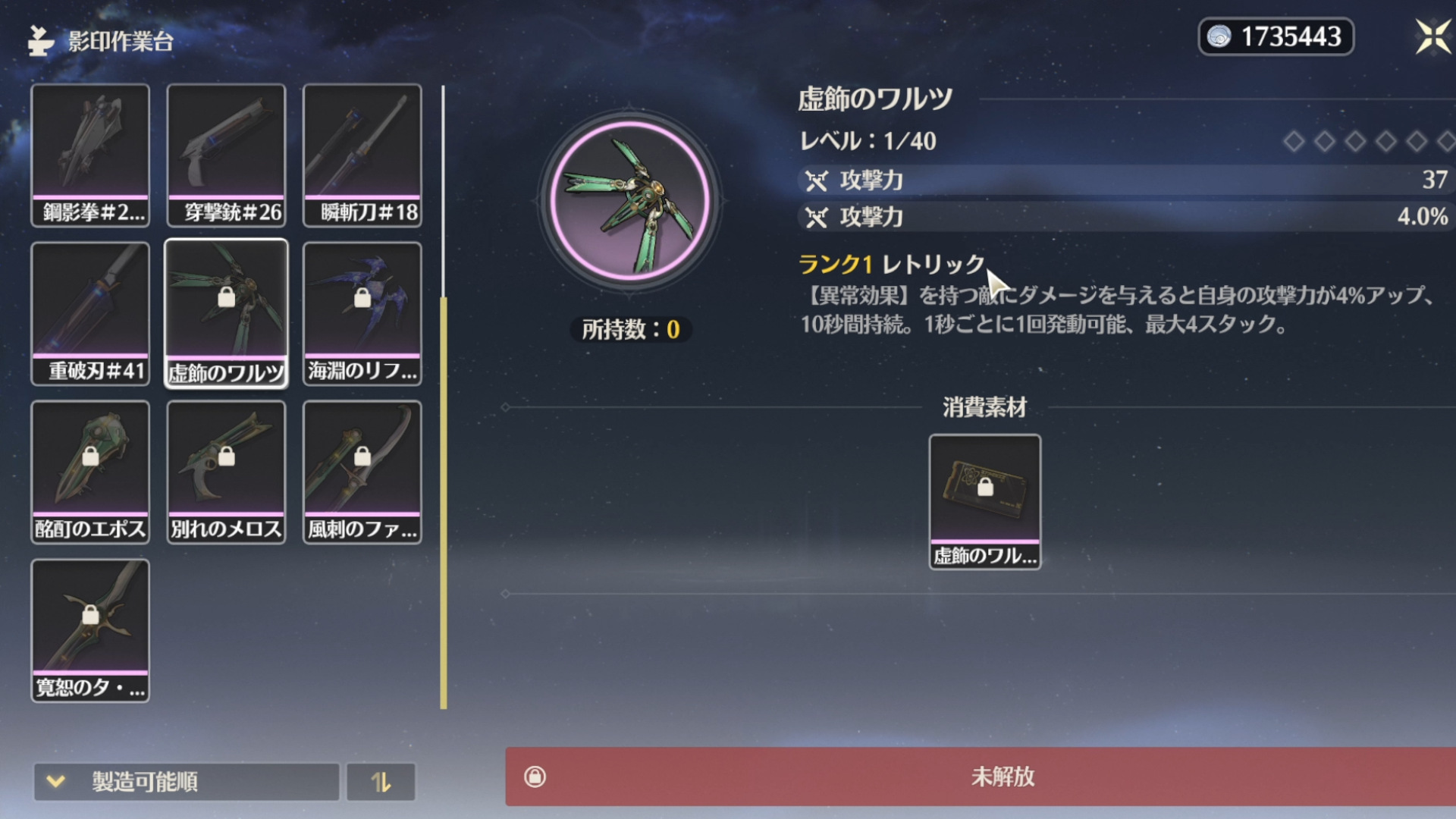The image size is (1456, 819).
Task: Pick the 瞬斬刀#18 blade blueprint
Action: (362, 155)
